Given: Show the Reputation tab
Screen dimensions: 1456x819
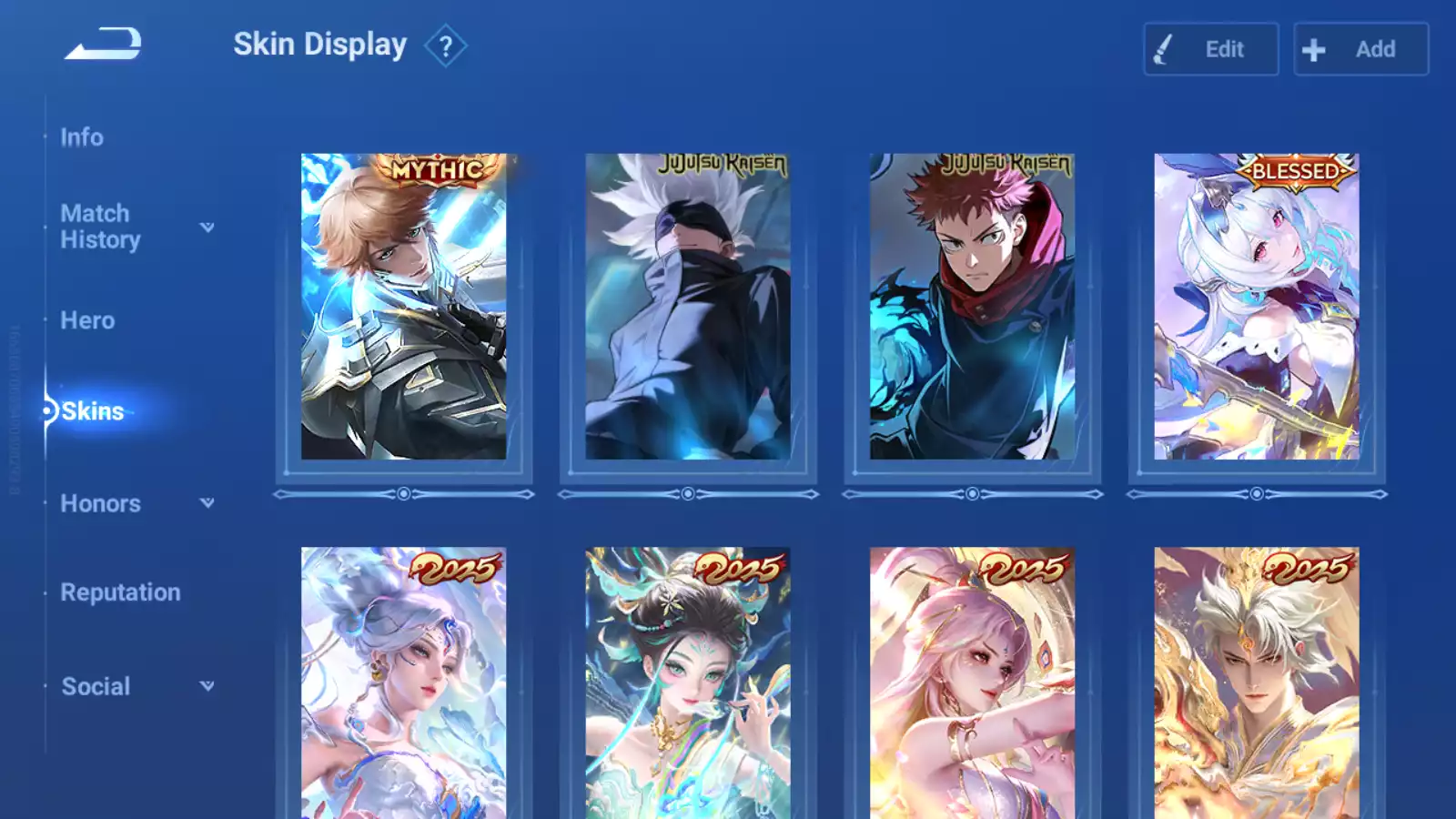Looking at the screenshot, I should 120,592.
